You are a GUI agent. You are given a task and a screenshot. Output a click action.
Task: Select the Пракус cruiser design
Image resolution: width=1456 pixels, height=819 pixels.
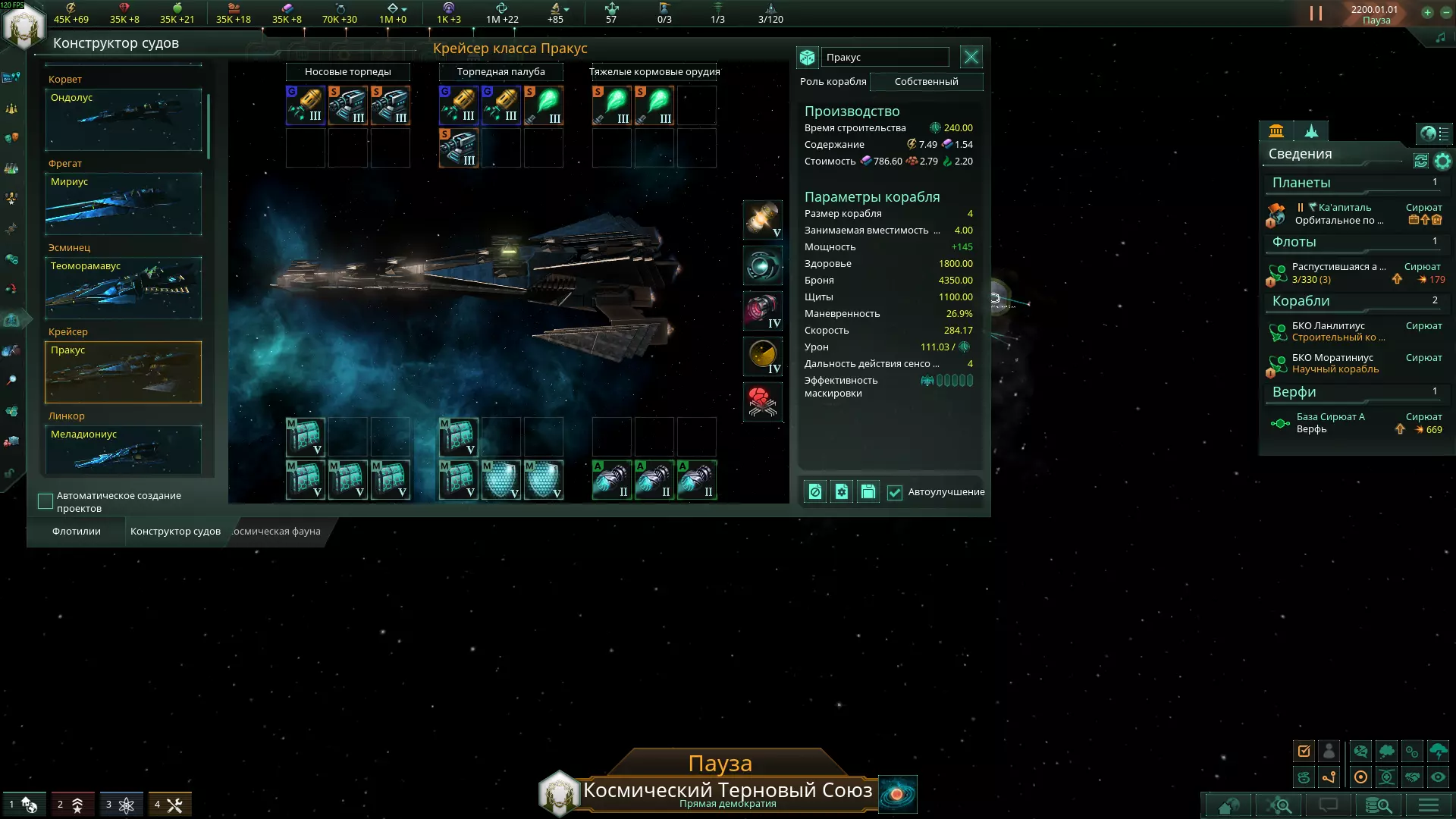[x=124, y=372]
